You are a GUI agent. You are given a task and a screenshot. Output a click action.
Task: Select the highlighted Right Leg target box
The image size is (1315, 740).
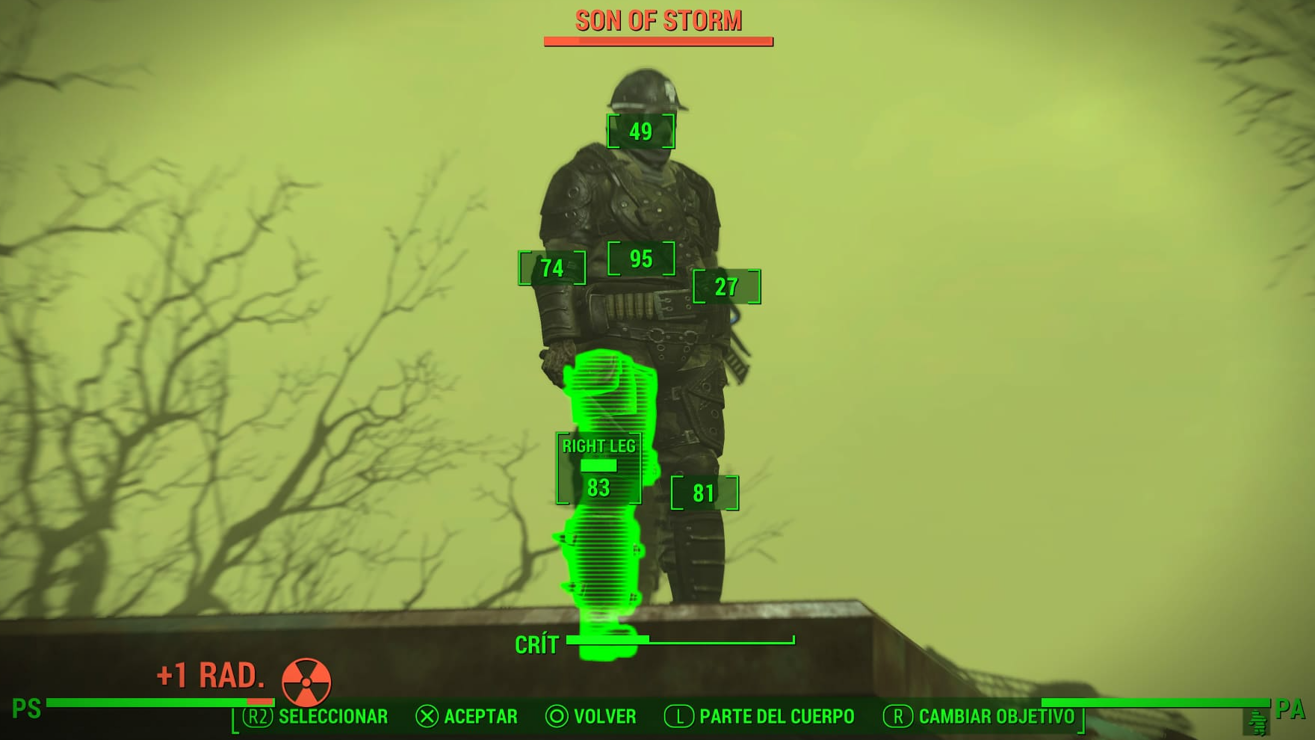click(x=598, y=469)
